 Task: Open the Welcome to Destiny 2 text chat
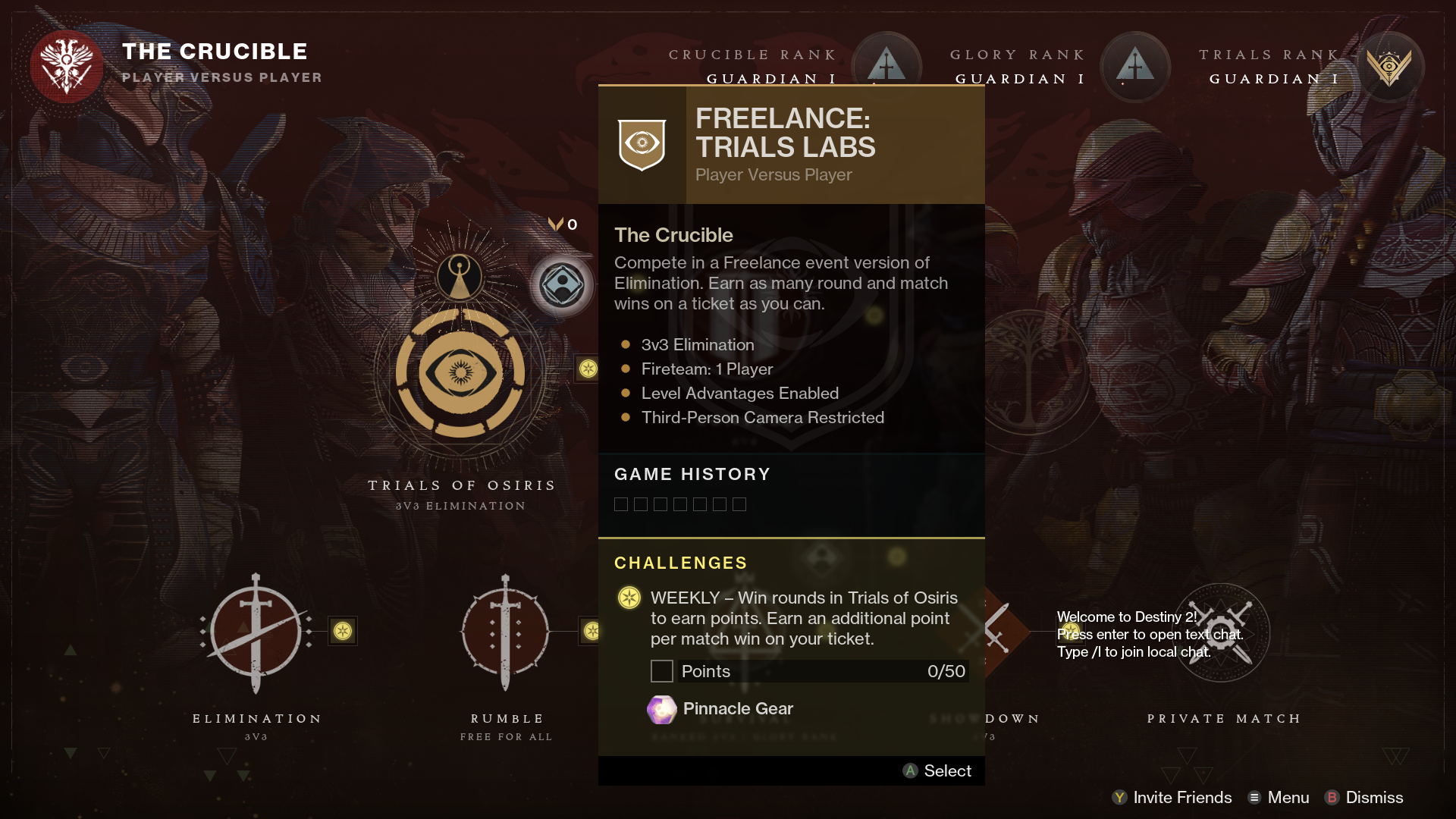(x=1149, y=635)
